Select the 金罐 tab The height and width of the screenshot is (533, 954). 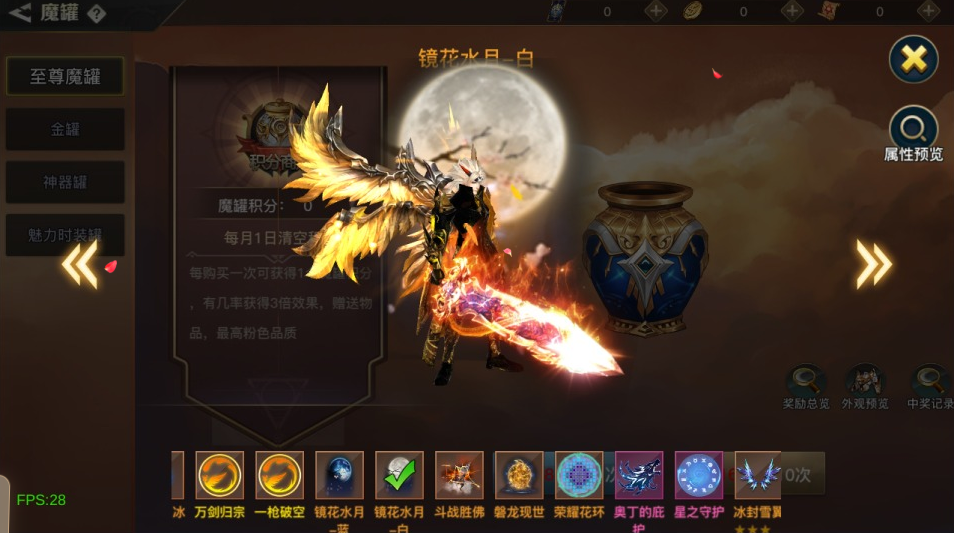coord(65,129)
